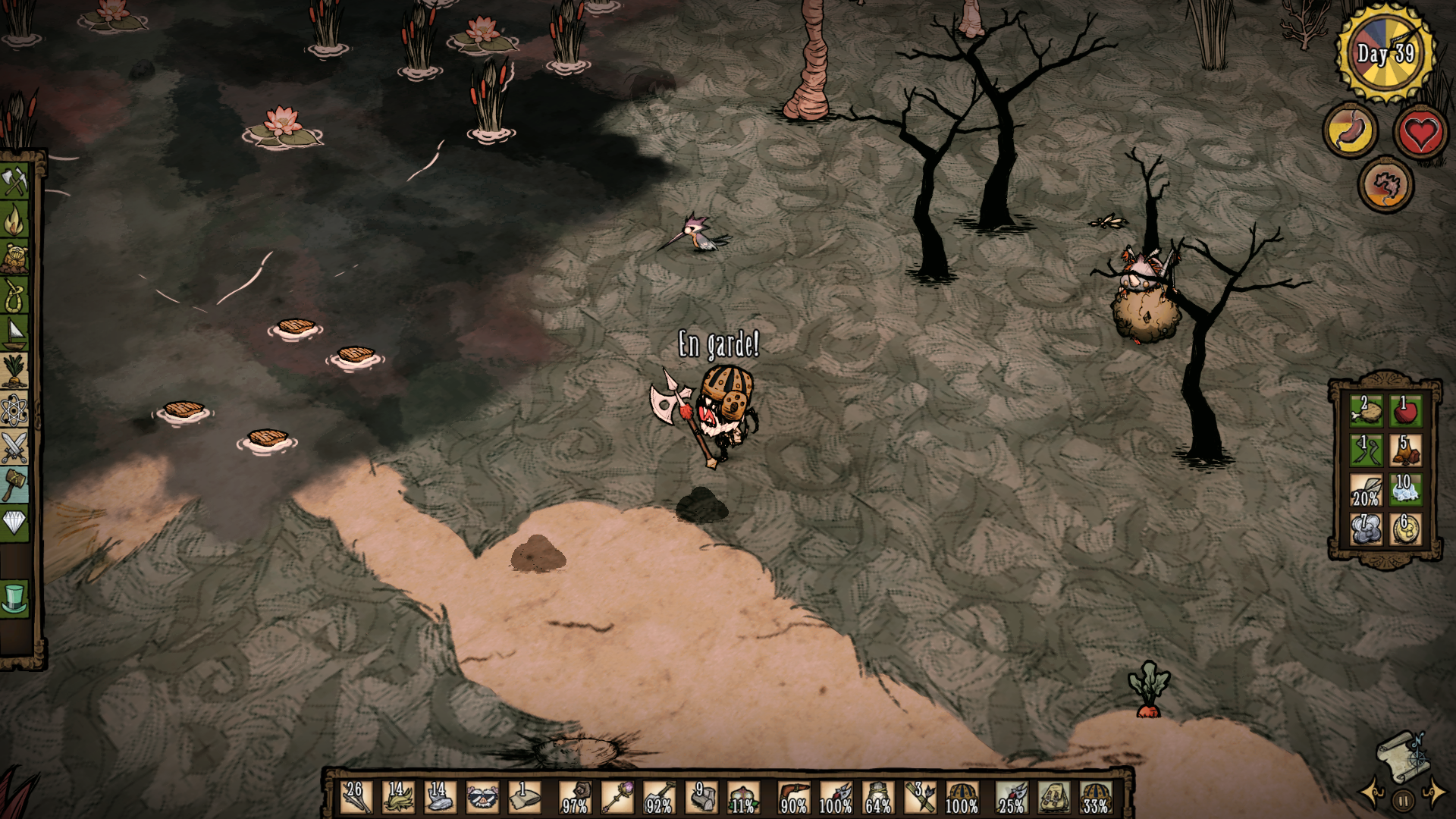Viewport: 1456px width, 819px height.
Task: Select the shovel at 92% durability
Action: pyautogui.click(x=659, y=797)
